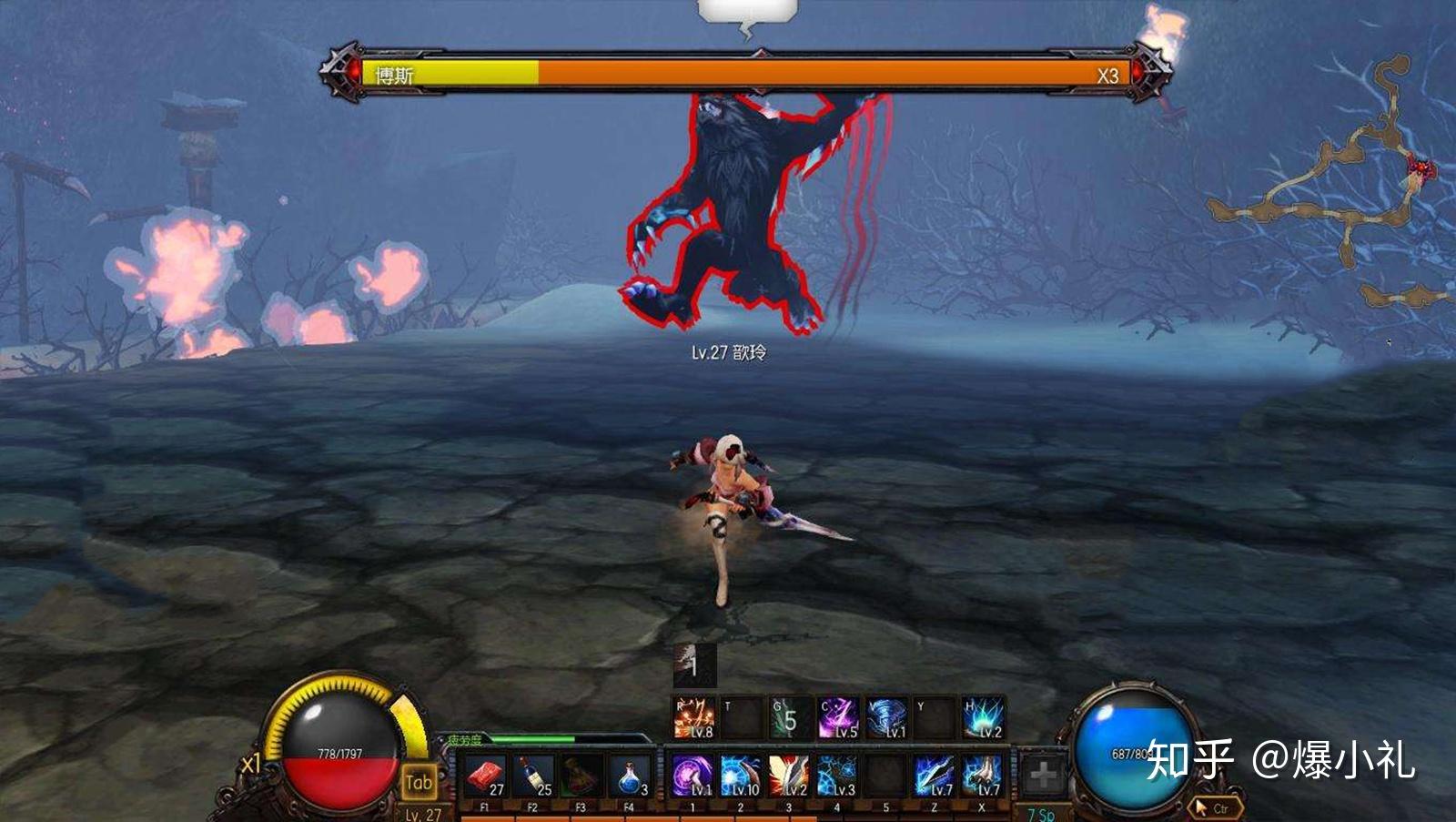Screen dimensions: 1456x822
Task: Click the grey plus slot beside the mana orb
Action: click(1042, 776)
